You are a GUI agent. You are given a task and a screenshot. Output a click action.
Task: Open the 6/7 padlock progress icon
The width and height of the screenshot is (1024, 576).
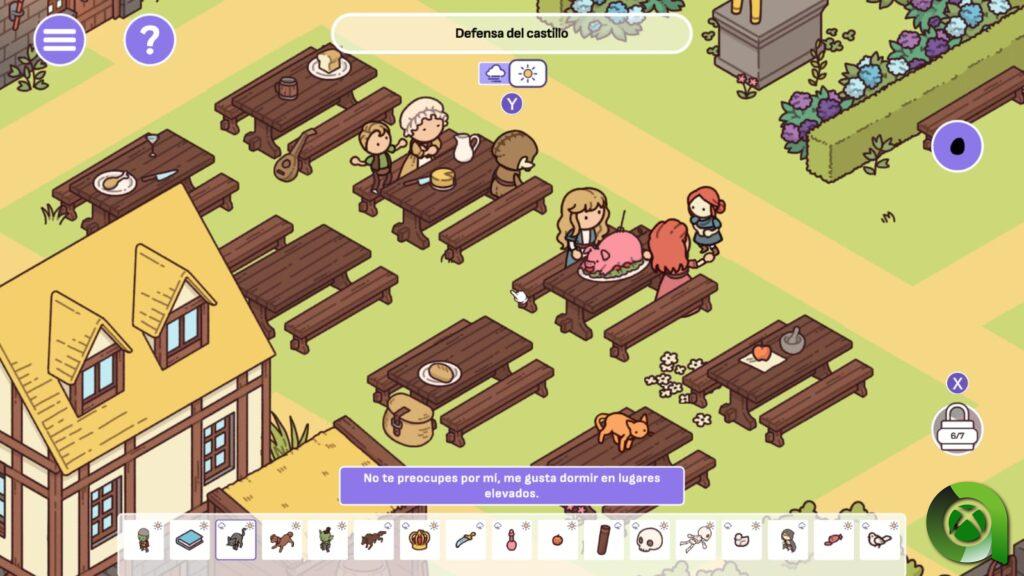(x=957, y=429)
